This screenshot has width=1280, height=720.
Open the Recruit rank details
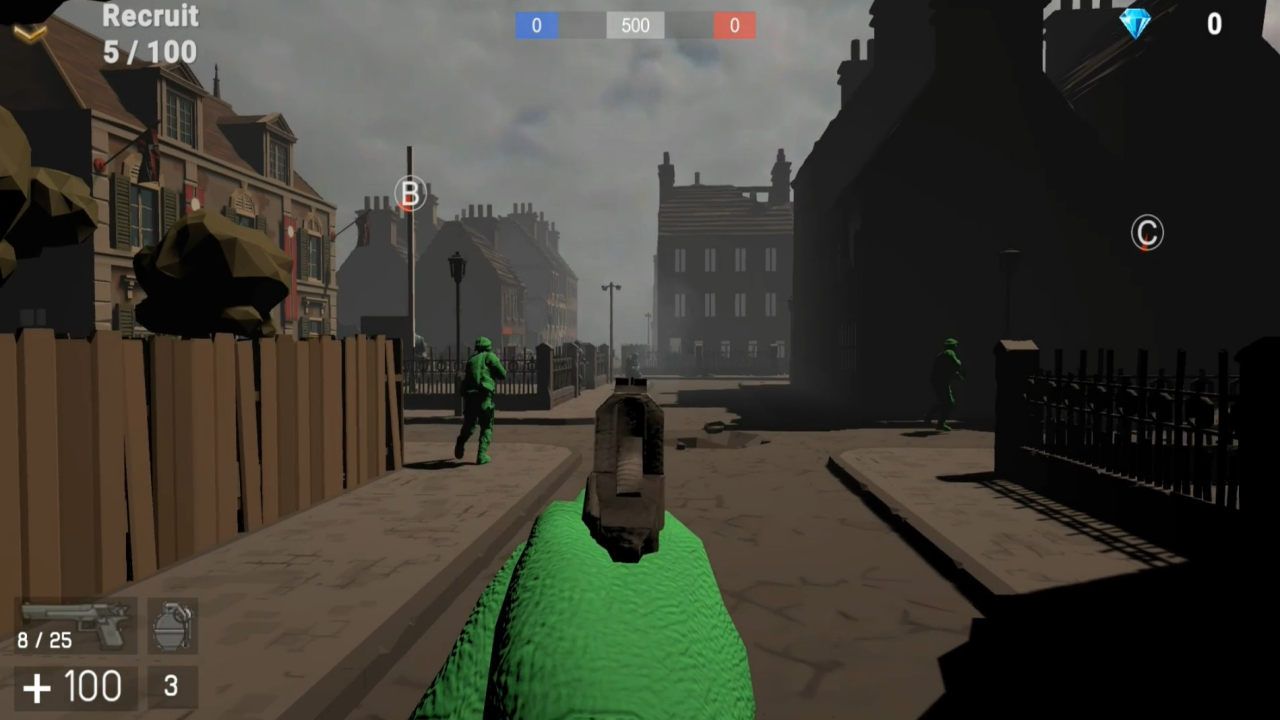(150, 16)
